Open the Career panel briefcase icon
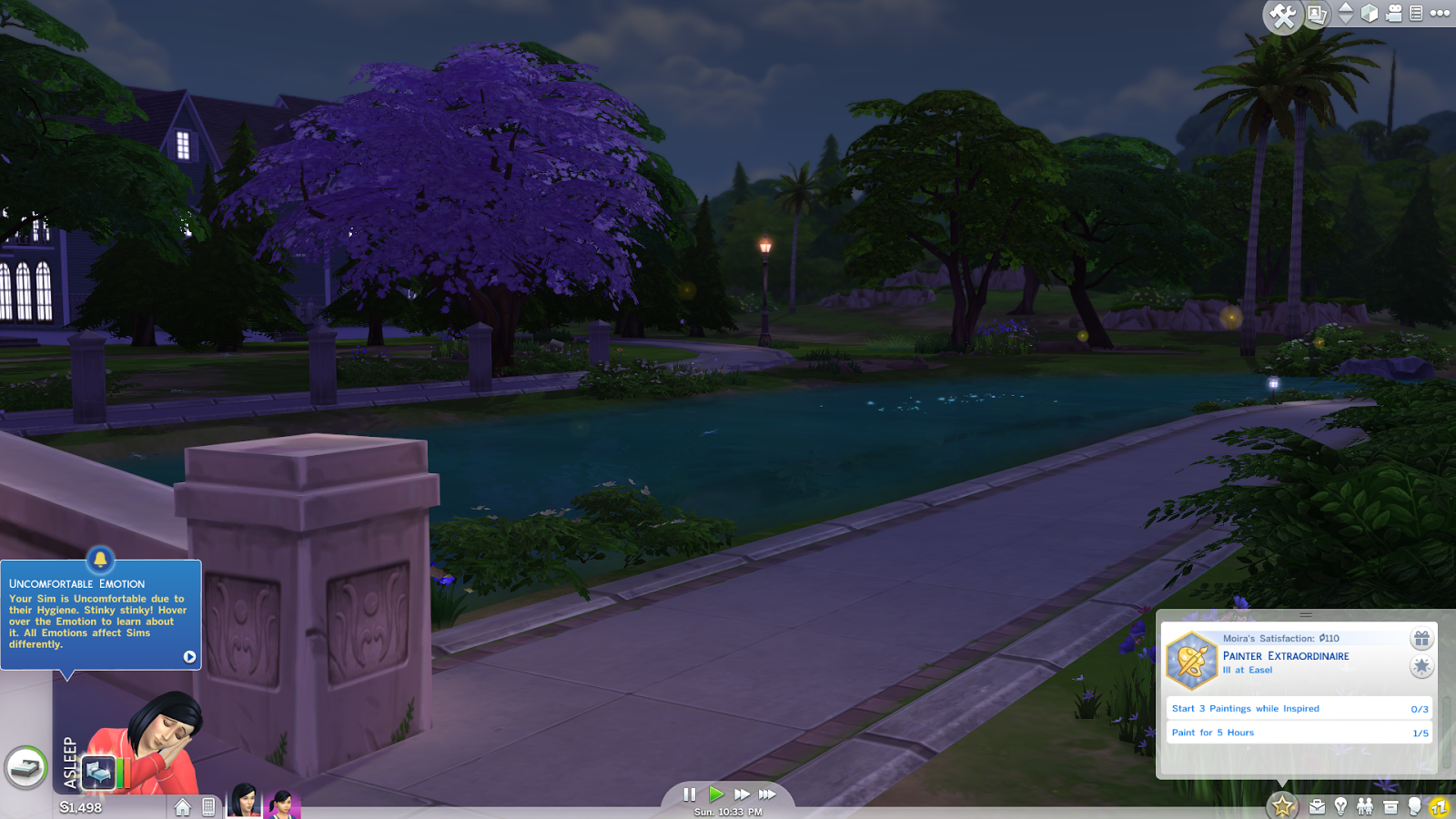 (x=1316, y=805)
